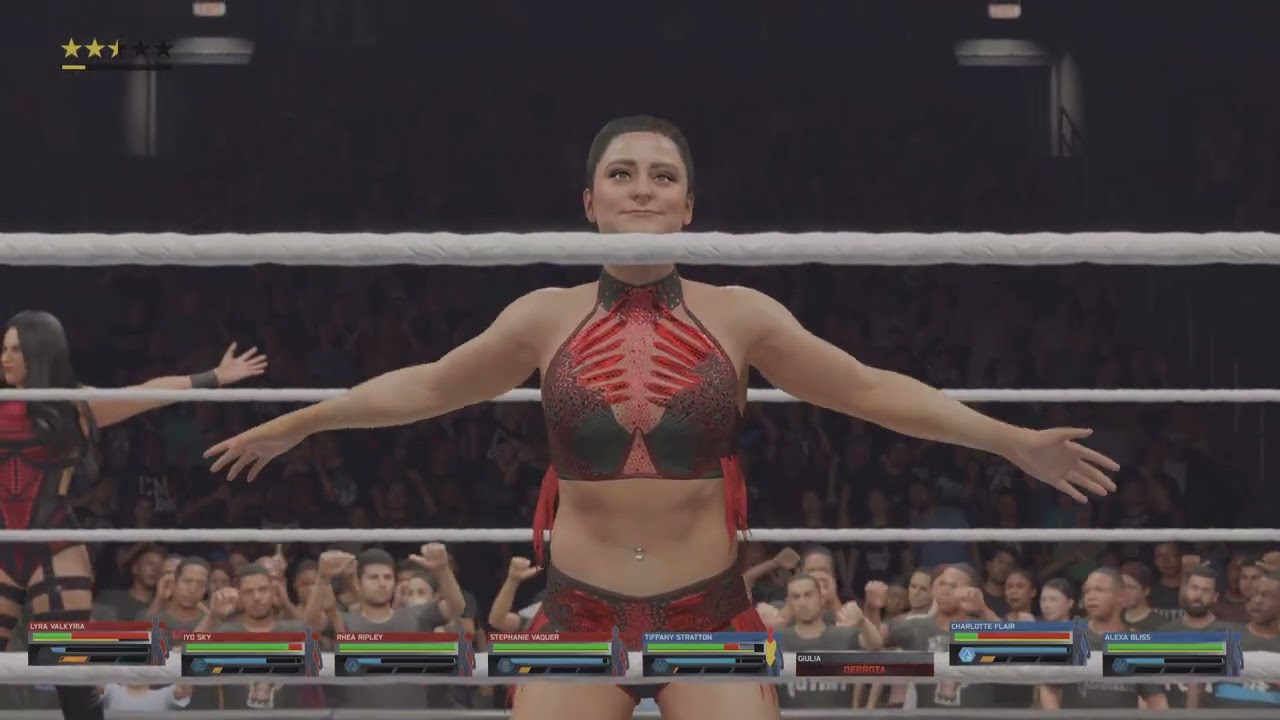1280x720 pixels.
Task: Click the CHARLOTTE FLAIR name label
Action: click(982, 626)
